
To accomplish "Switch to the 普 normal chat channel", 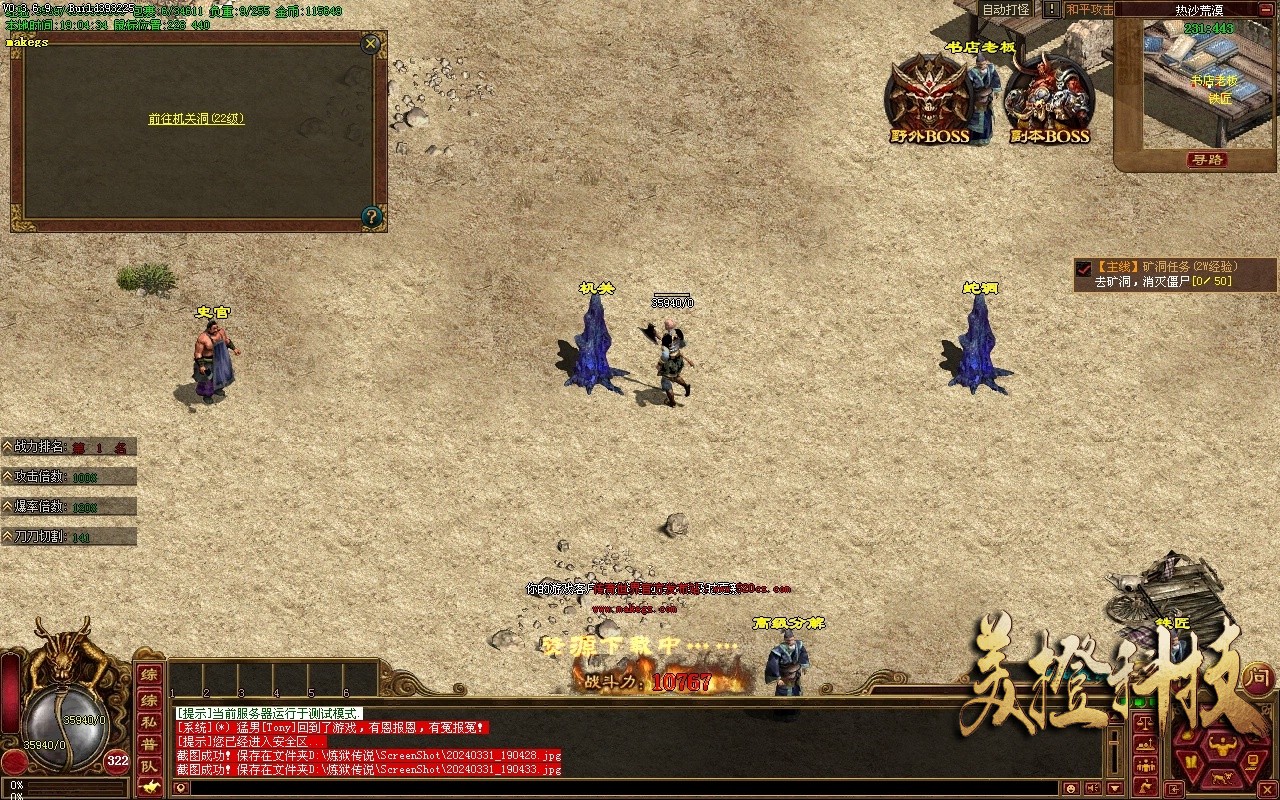I will point(148,743).
